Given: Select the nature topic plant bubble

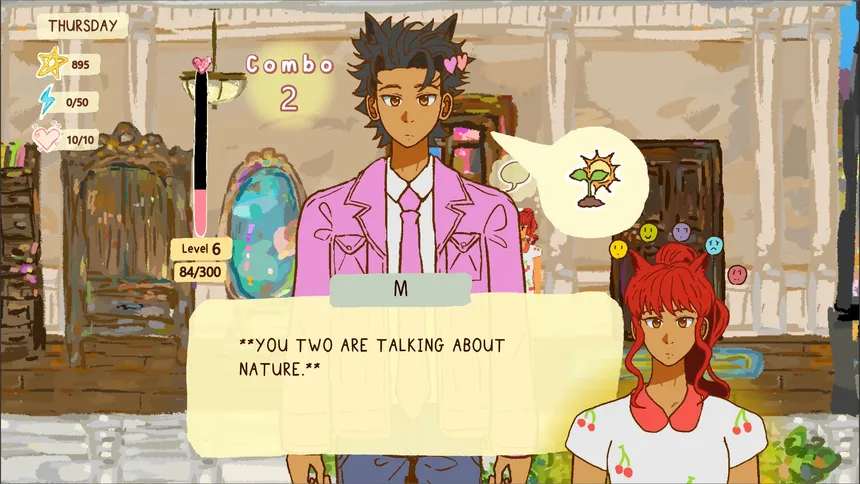Looking at the screenshot, I should click(589, 180).
